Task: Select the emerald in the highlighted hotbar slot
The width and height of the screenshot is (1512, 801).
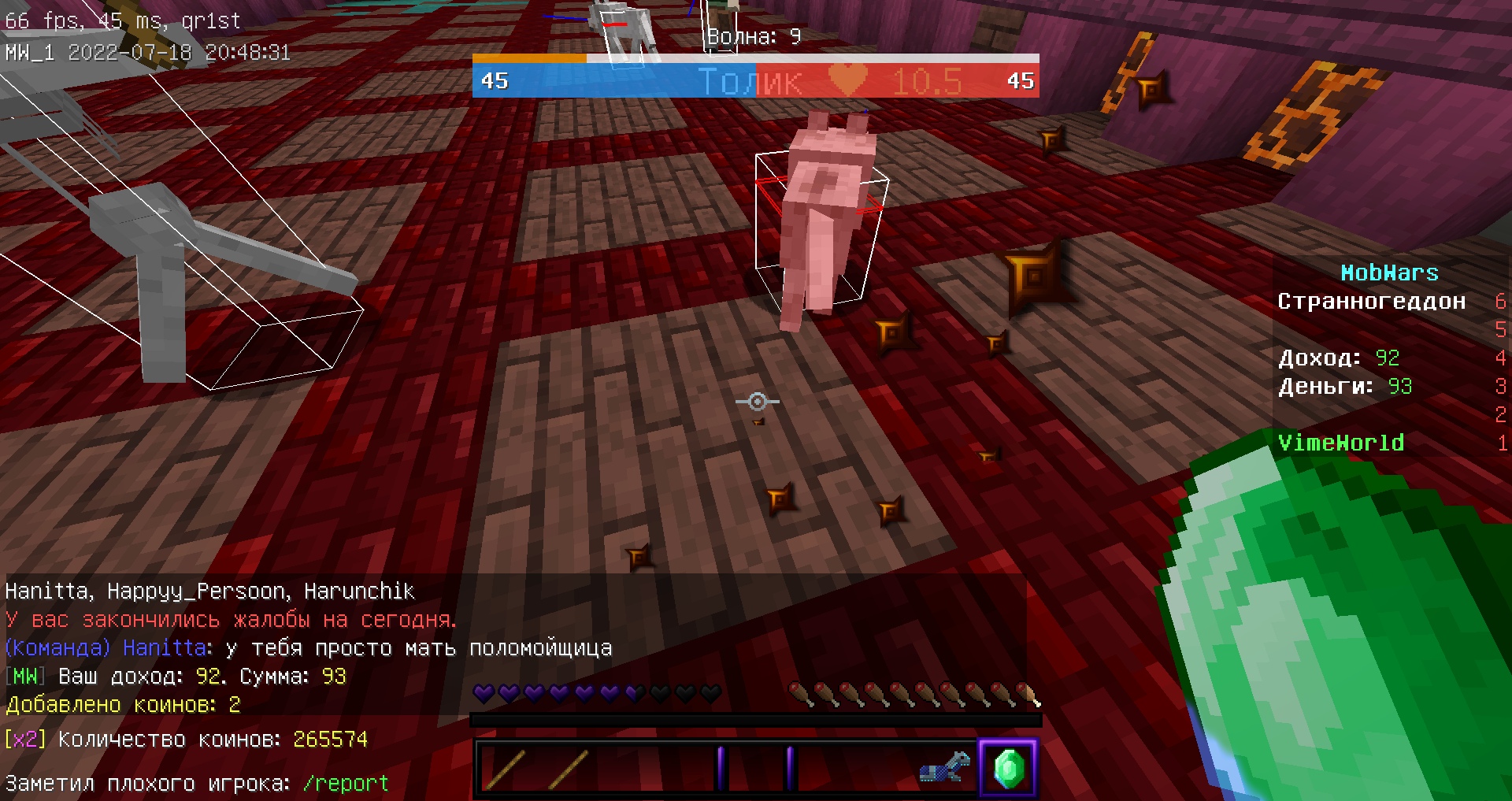Action: [x=1010, y=768]
